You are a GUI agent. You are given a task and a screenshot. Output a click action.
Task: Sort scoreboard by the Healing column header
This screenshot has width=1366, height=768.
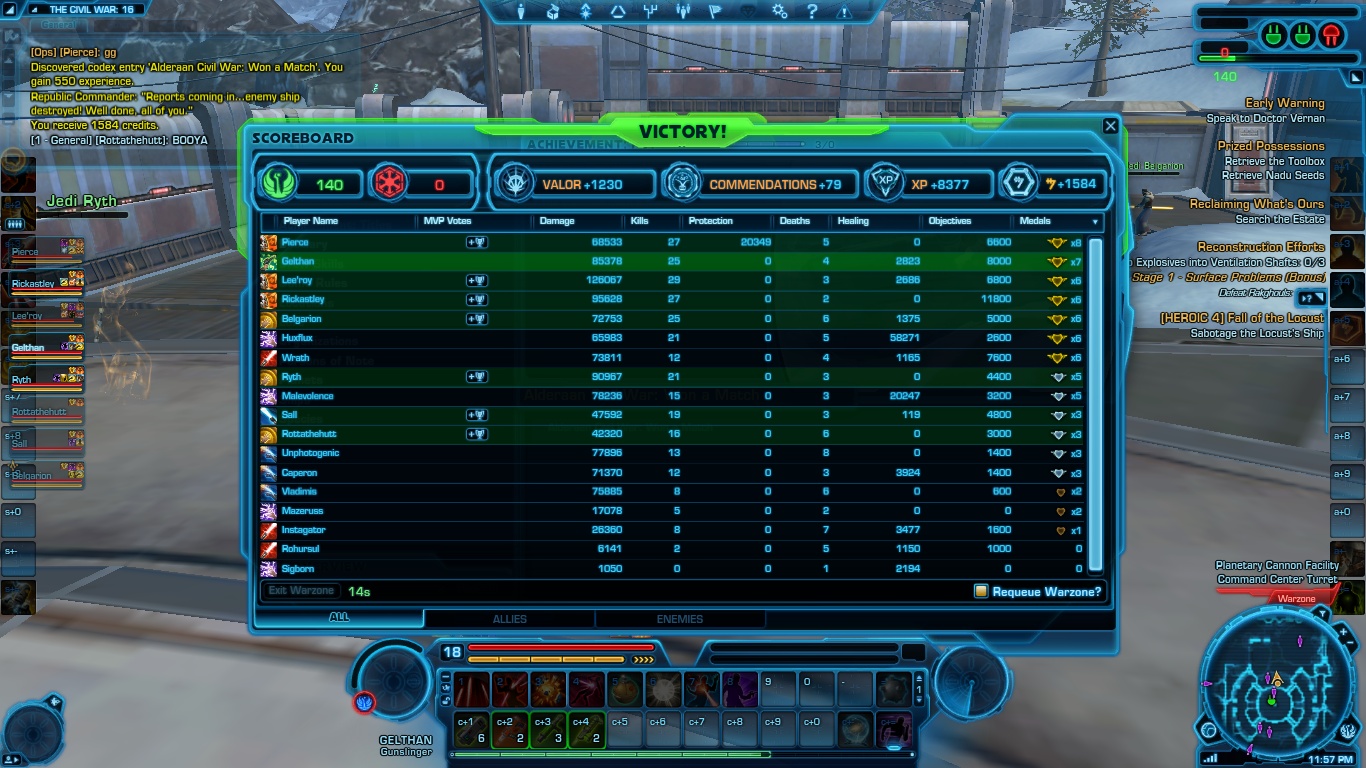(853, 221)
